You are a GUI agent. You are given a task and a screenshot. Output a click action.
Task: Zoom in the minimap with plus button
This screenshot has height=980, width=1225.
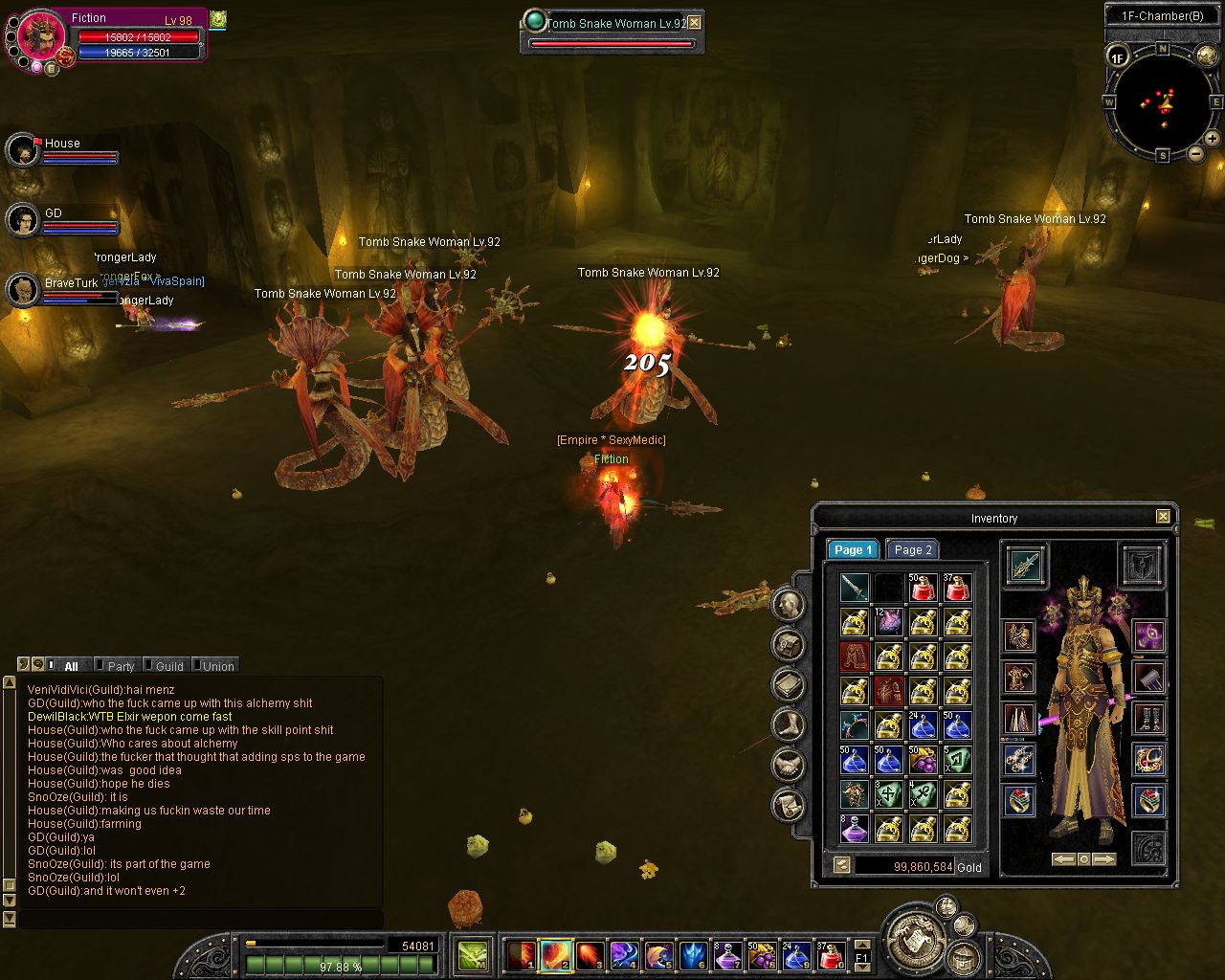pos(1212,139)
